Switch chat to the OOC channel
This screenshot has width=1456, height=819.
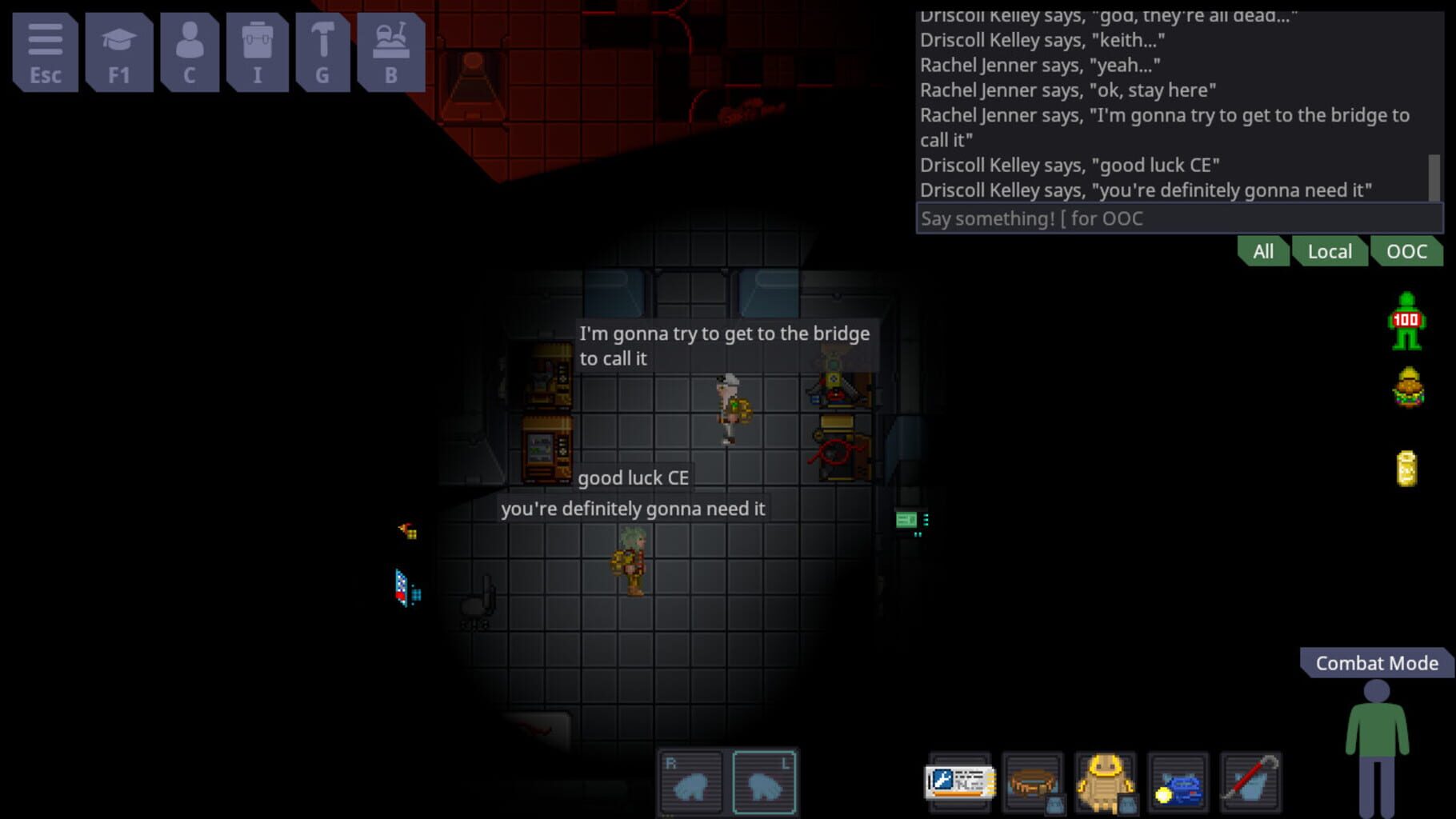coord(1407,251)
